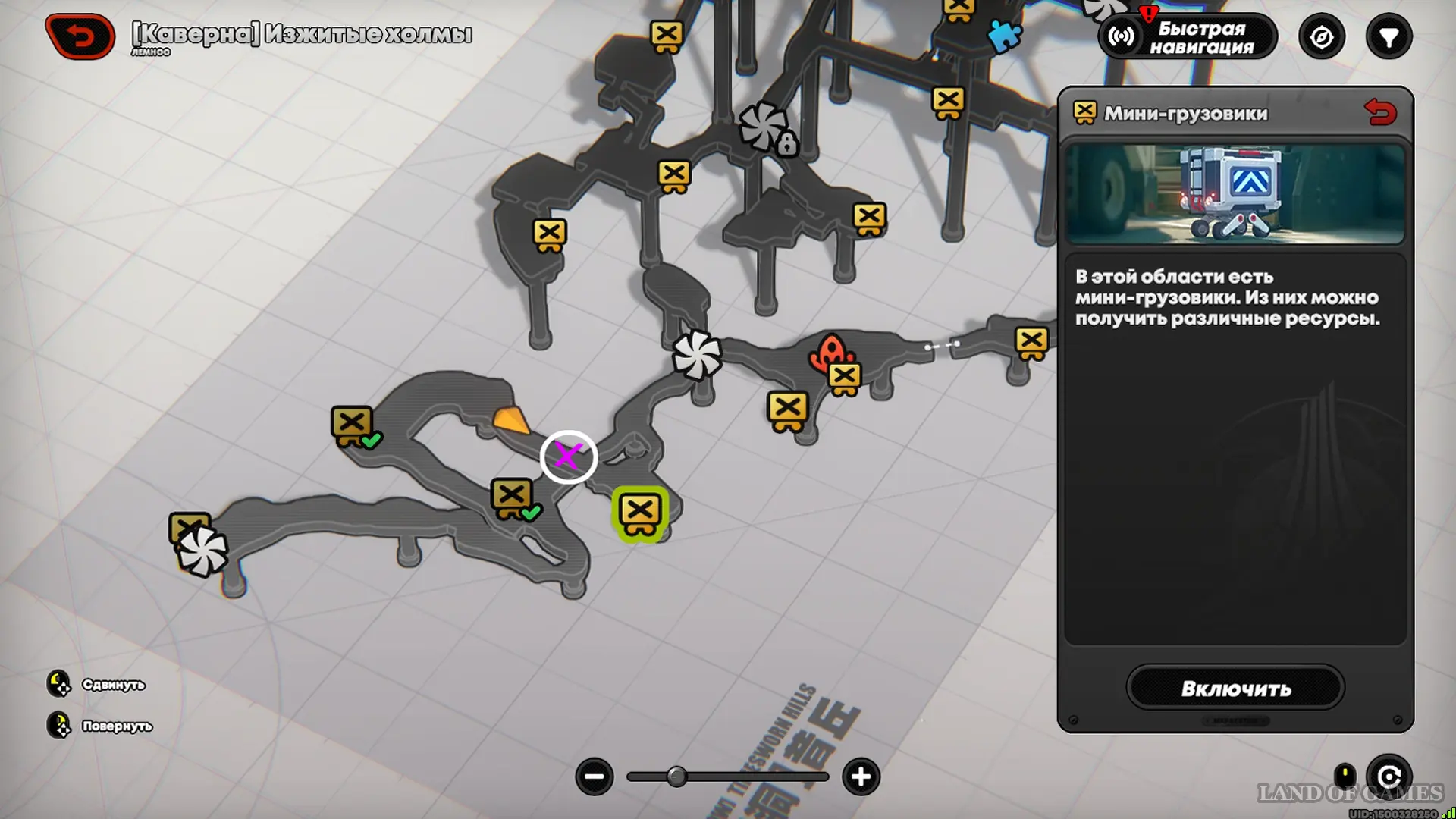Zoom out the map with minus button
This screenshot has width=1456, height=819.
(x=595, y=777)
